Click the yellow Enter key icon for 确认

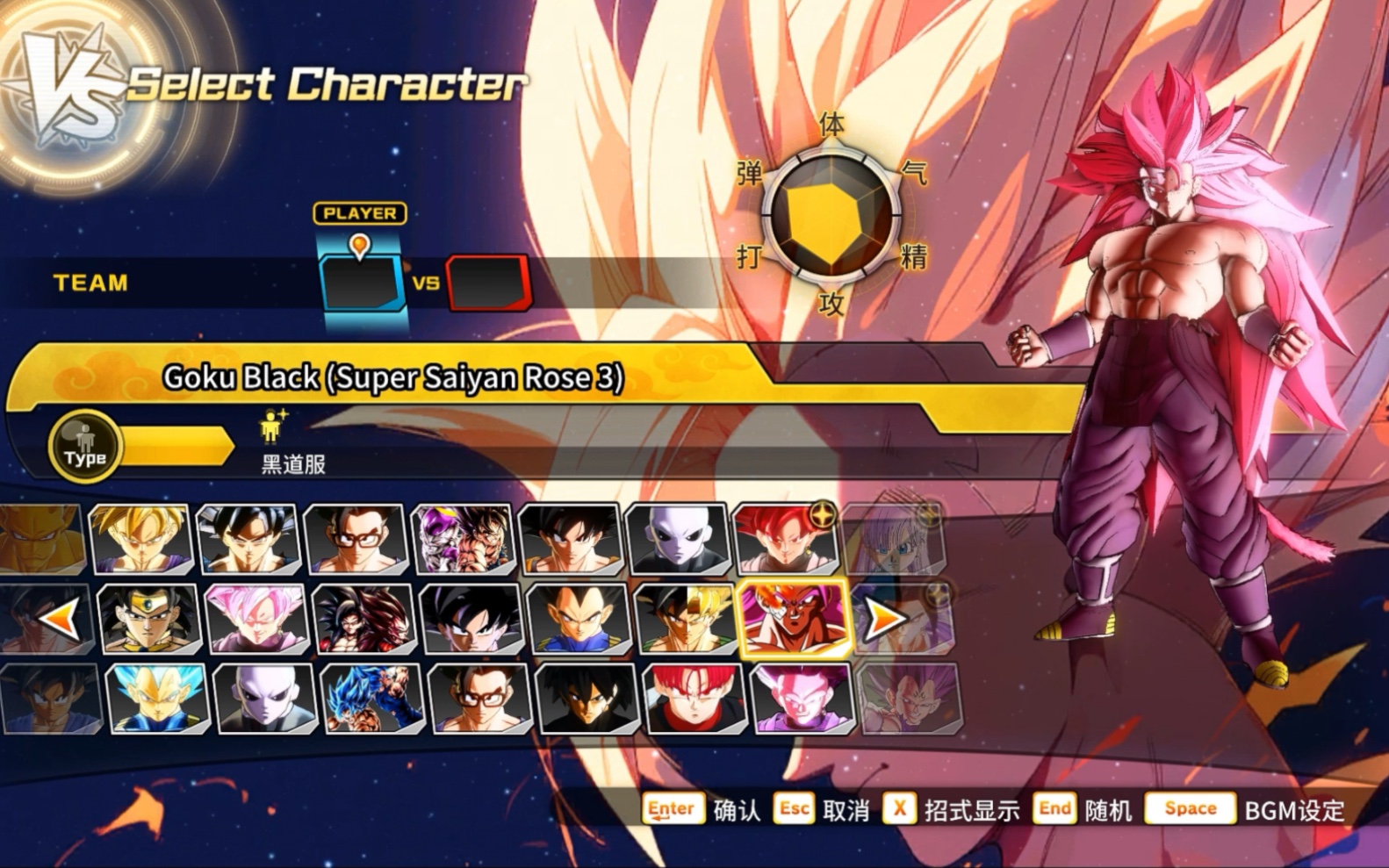pyautogui.click(x=673, y=807)
